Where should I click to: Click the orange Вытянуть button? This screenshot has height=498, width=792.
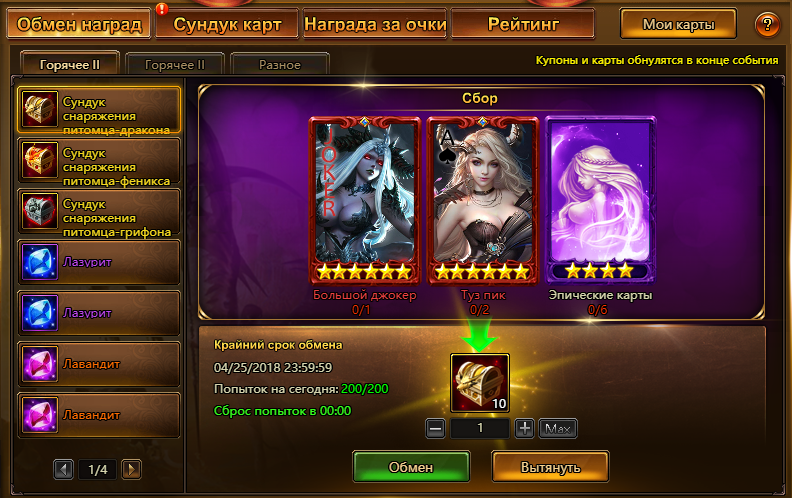coord(550,467)
